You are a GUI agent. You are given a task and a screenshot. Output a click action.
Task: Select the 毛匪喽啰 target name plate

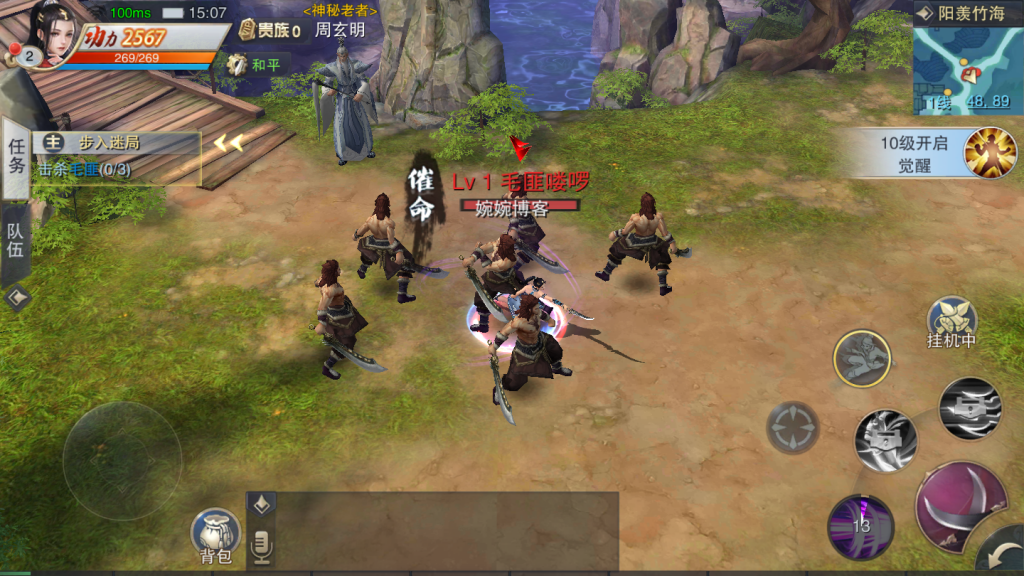520,183
